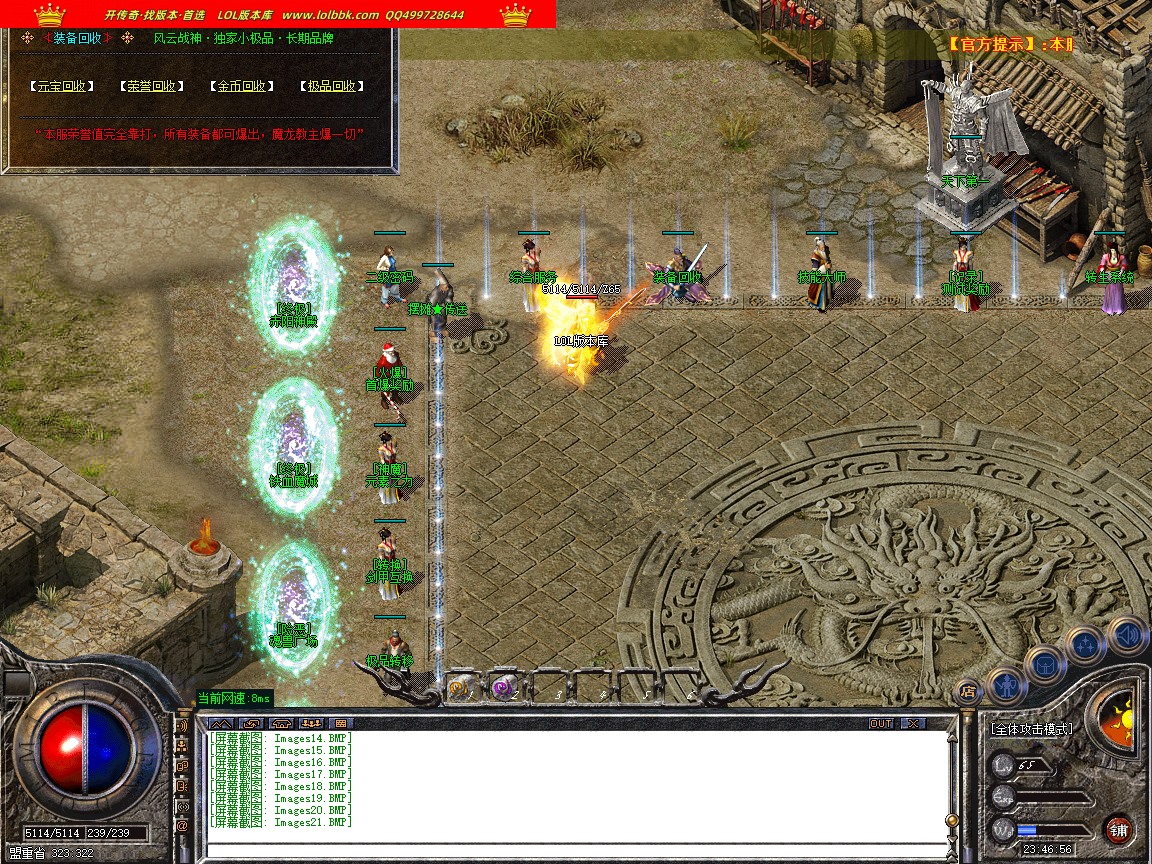Viewport: 1152px width, 864px height.
Task: Click the red 铺 stall button
Action: point(1118,830)
